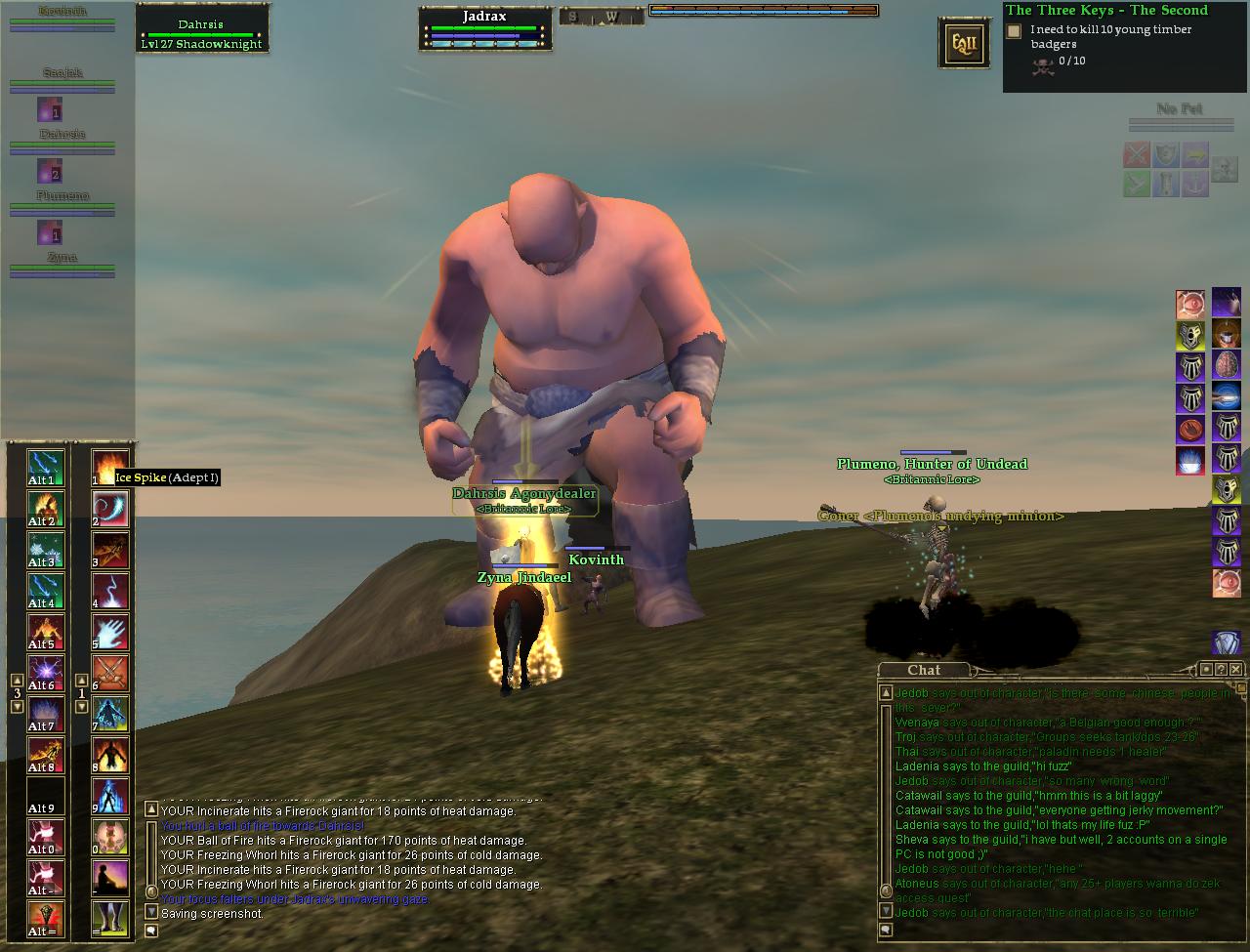Screen dimensions: 1250x952
Task: Click the Jadrax target window
Action: pos(485,29)
